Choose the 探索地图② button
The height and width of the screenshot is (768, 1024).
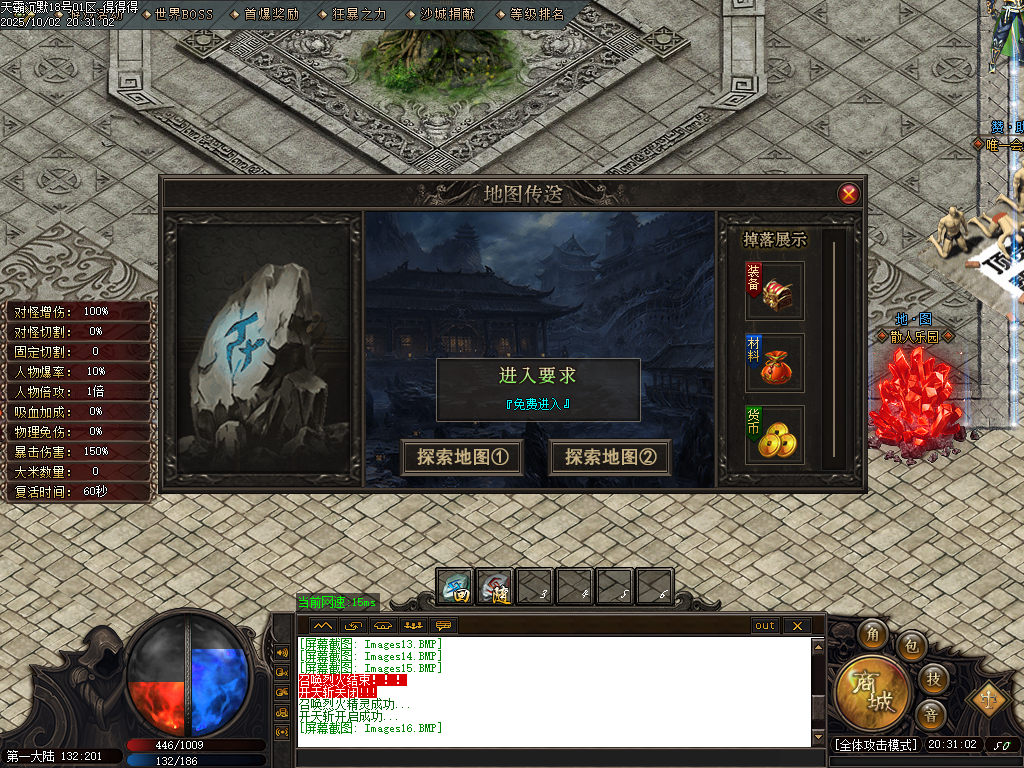[x=610, y=457]
